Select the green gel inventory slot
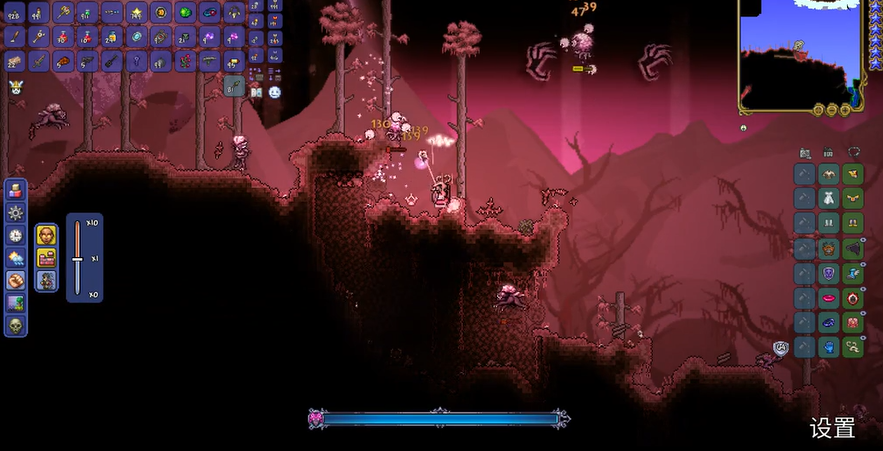The image size is (883, 451). tap(186, 13)
